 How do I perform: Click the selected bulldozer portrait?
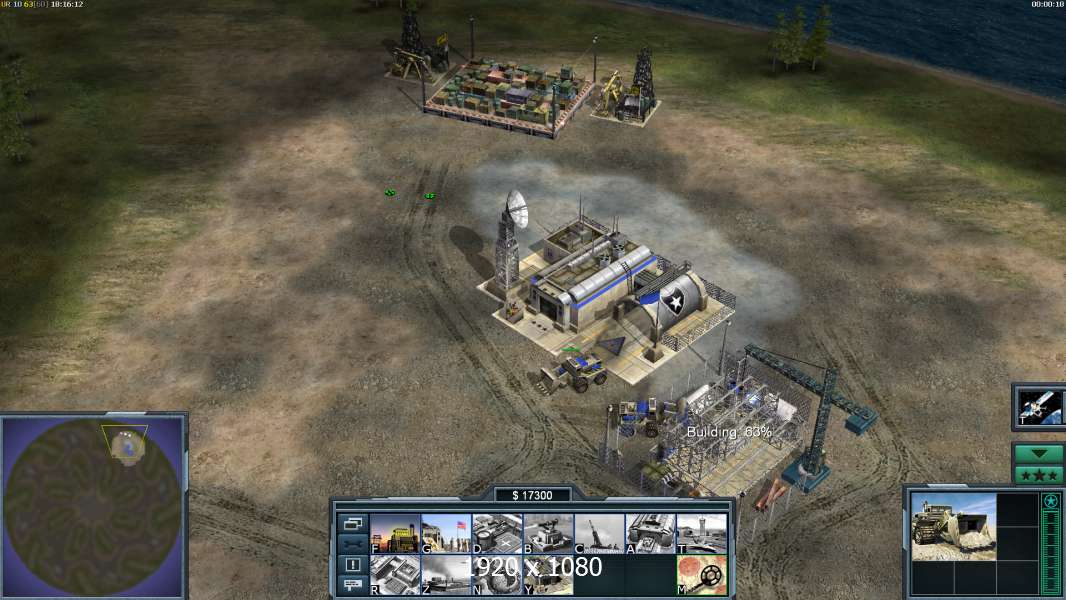point(953,526)
